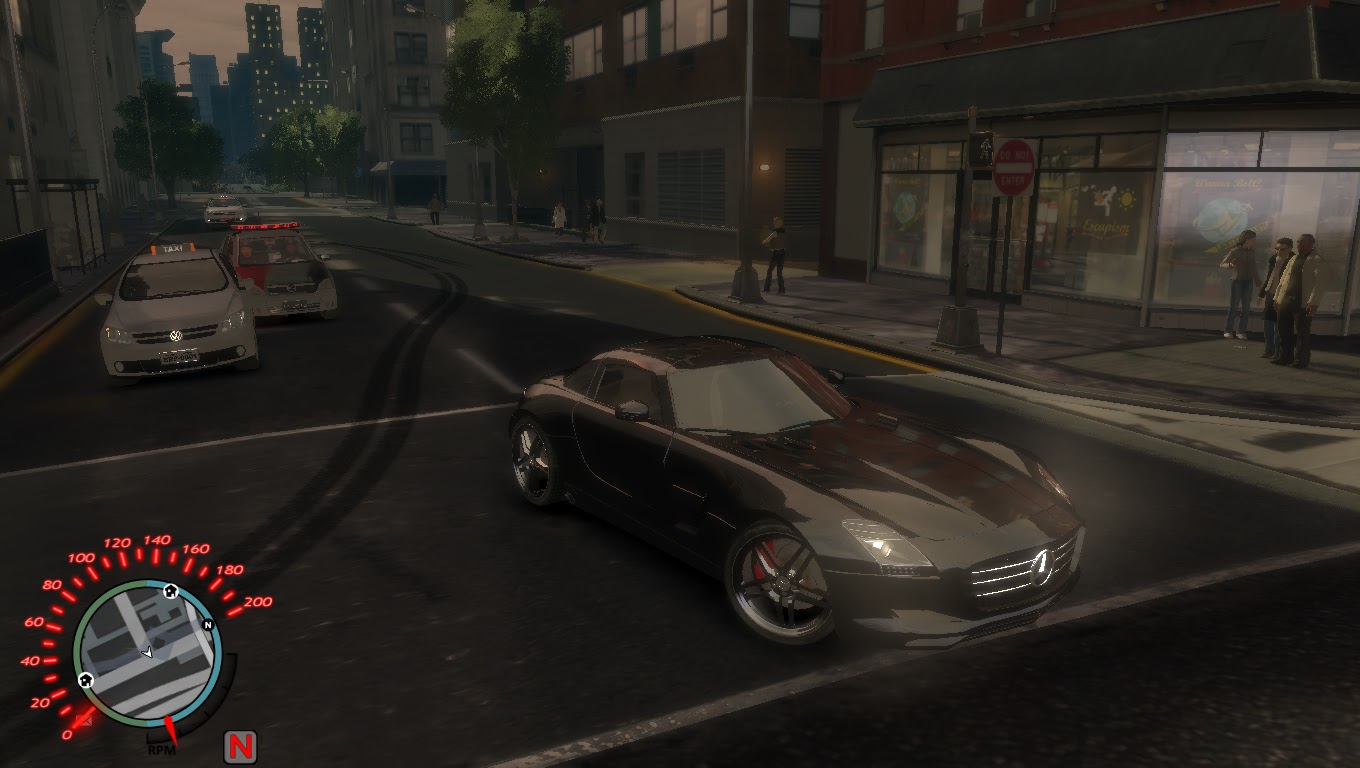1360x768 pixels.
Task: Click the safehouse icon at minimap top
Action: (169, 593)
